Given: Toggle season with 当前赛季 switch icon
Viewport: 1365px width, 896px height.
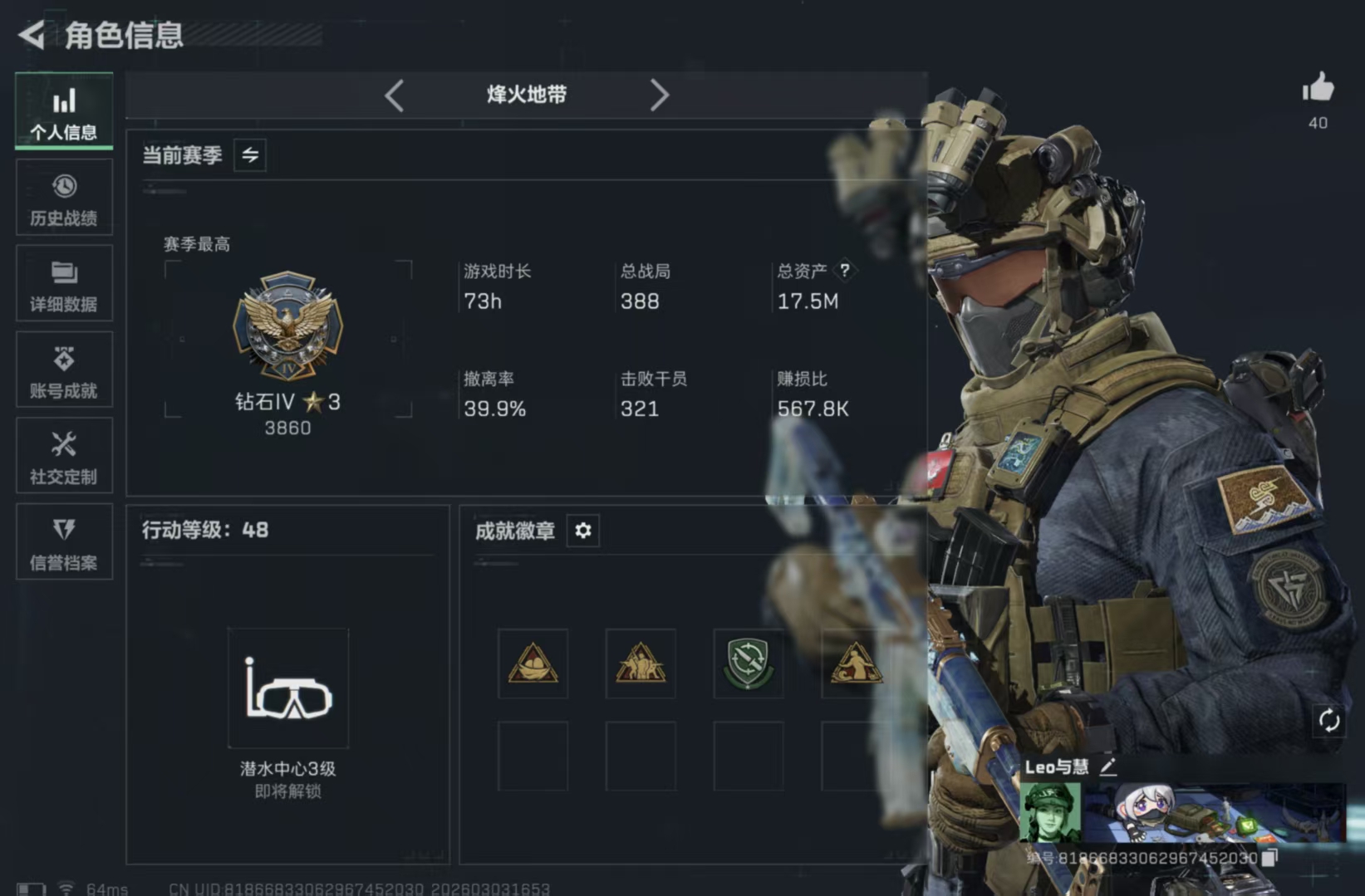Looking at the screenshot, I should tap(248, 155).
